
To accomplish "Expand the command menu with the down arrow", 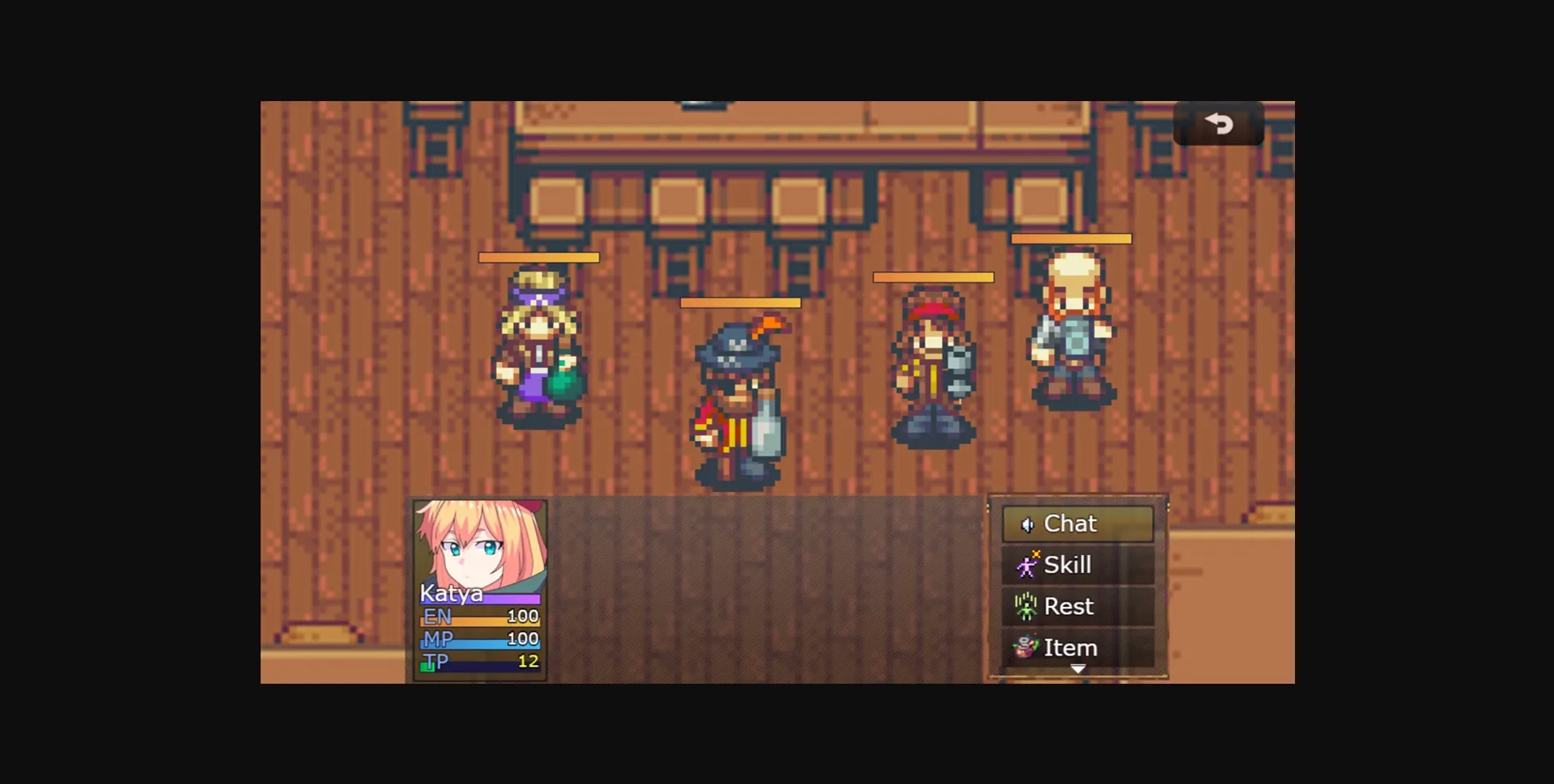I will 1077,670.
